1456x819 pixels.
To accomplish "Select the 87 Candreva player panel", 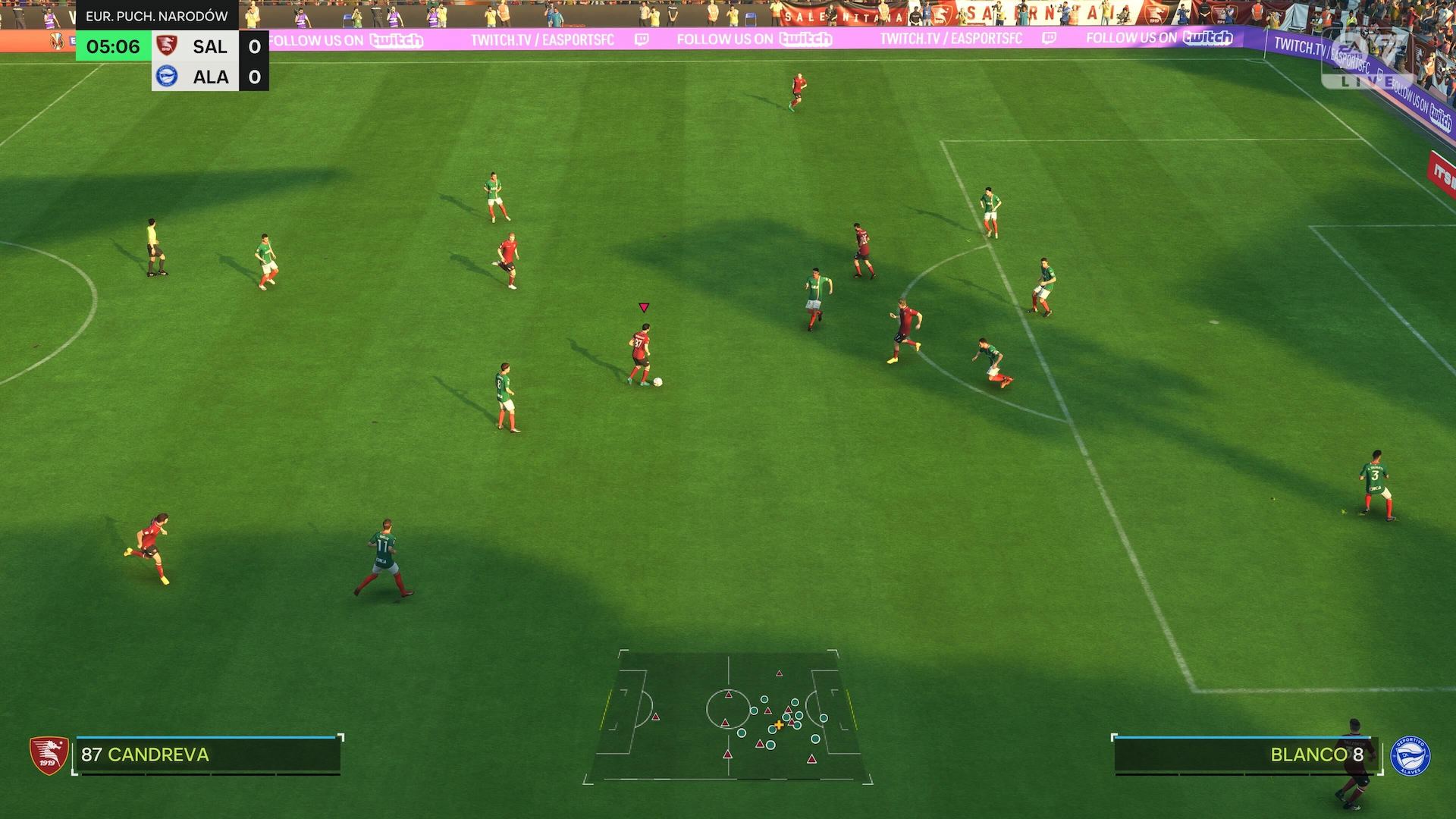I will pyautogui.click(x=207, y=755).
